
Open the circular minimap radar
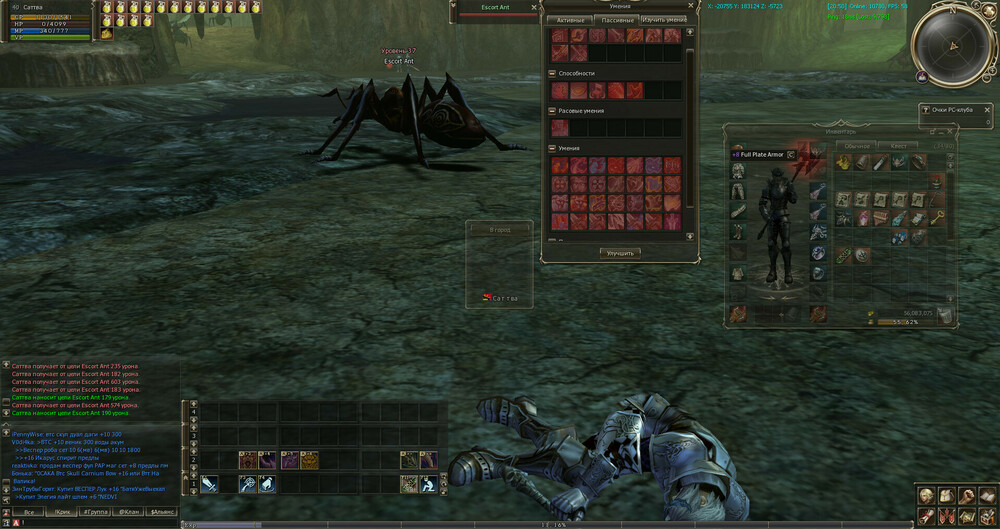click(954, 44)
